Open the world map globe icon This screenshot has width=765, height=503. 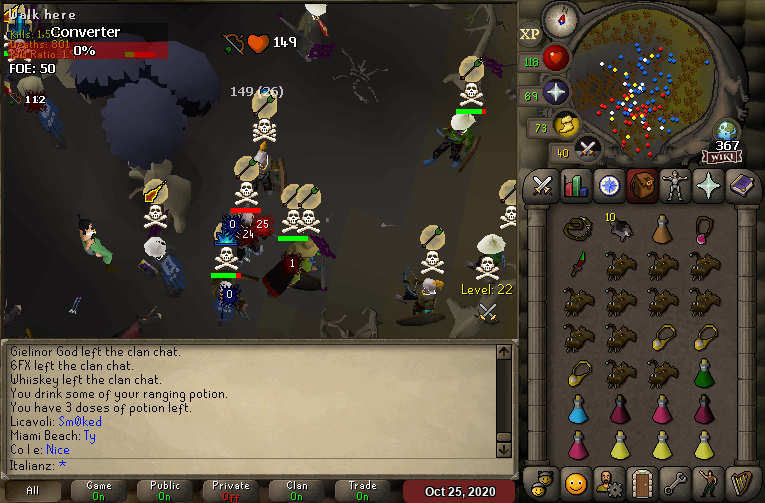tap(727, 133)
